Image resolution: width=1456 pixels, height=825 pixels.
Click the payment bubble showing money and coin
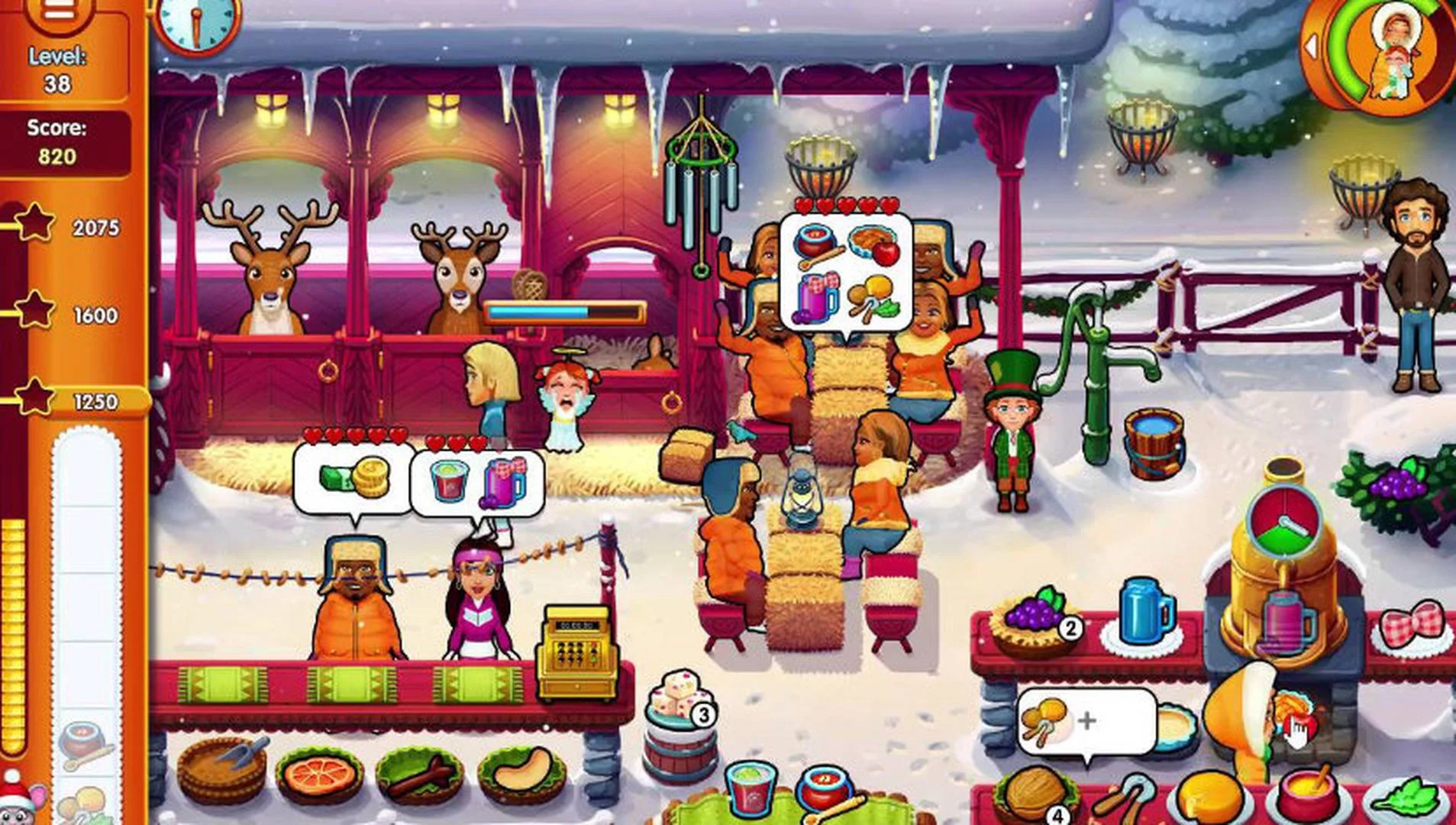pyautogui.click(x=350, y=478)
